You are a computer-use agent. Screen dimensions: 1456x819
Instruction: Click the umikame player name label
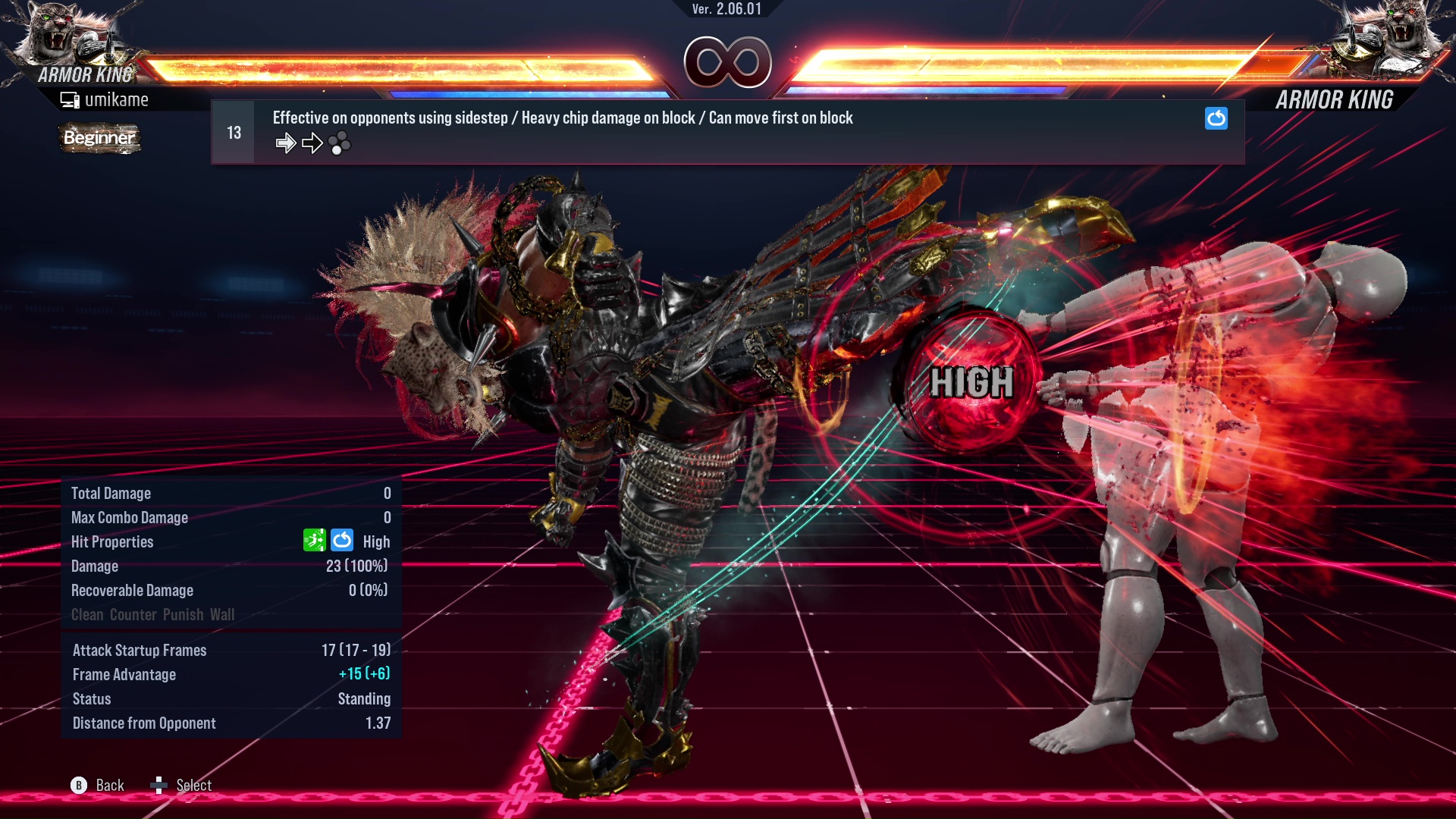[118, 99]
